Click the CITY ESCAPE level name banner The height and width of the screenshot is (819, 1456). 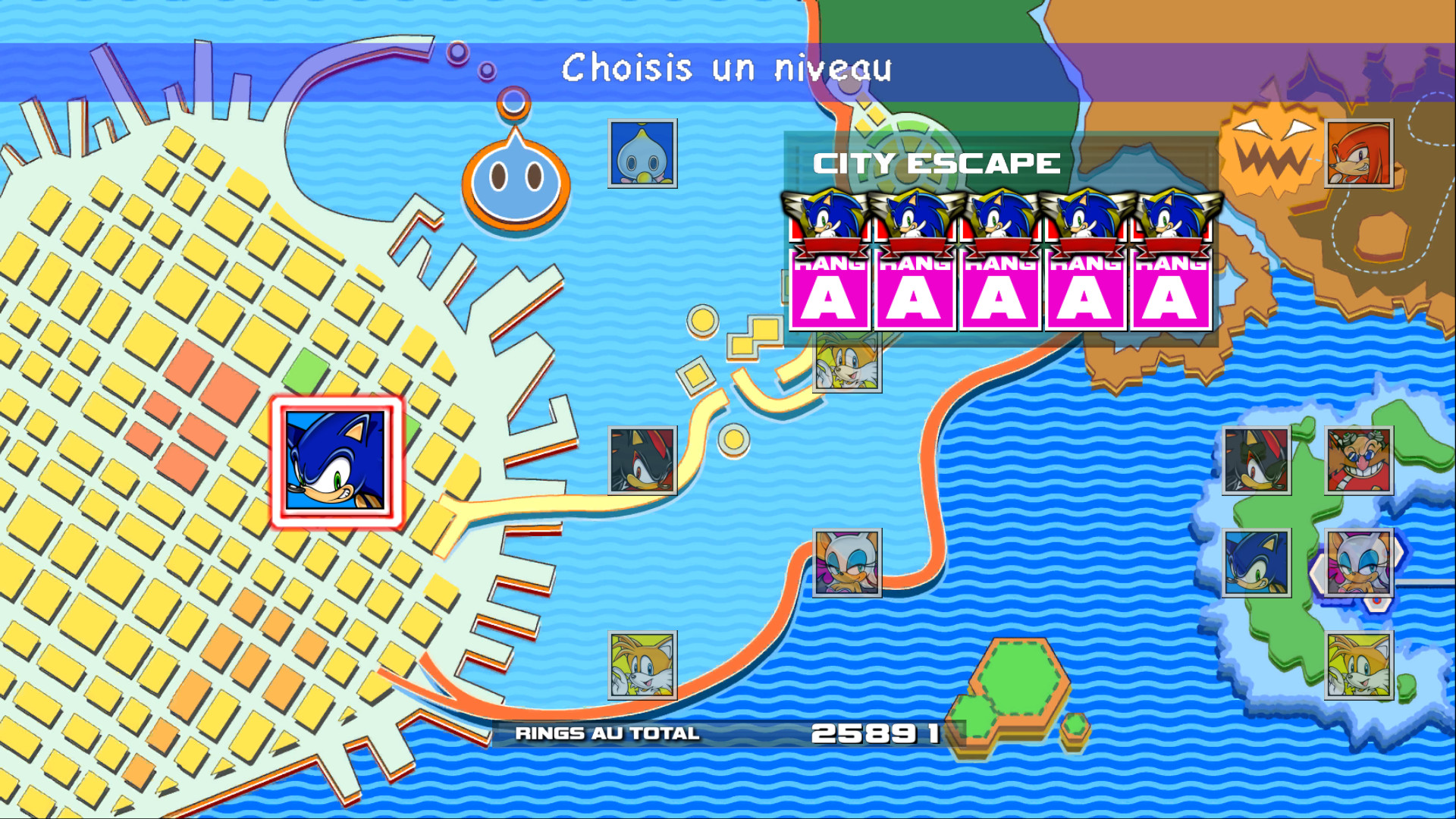pos(936,161)
